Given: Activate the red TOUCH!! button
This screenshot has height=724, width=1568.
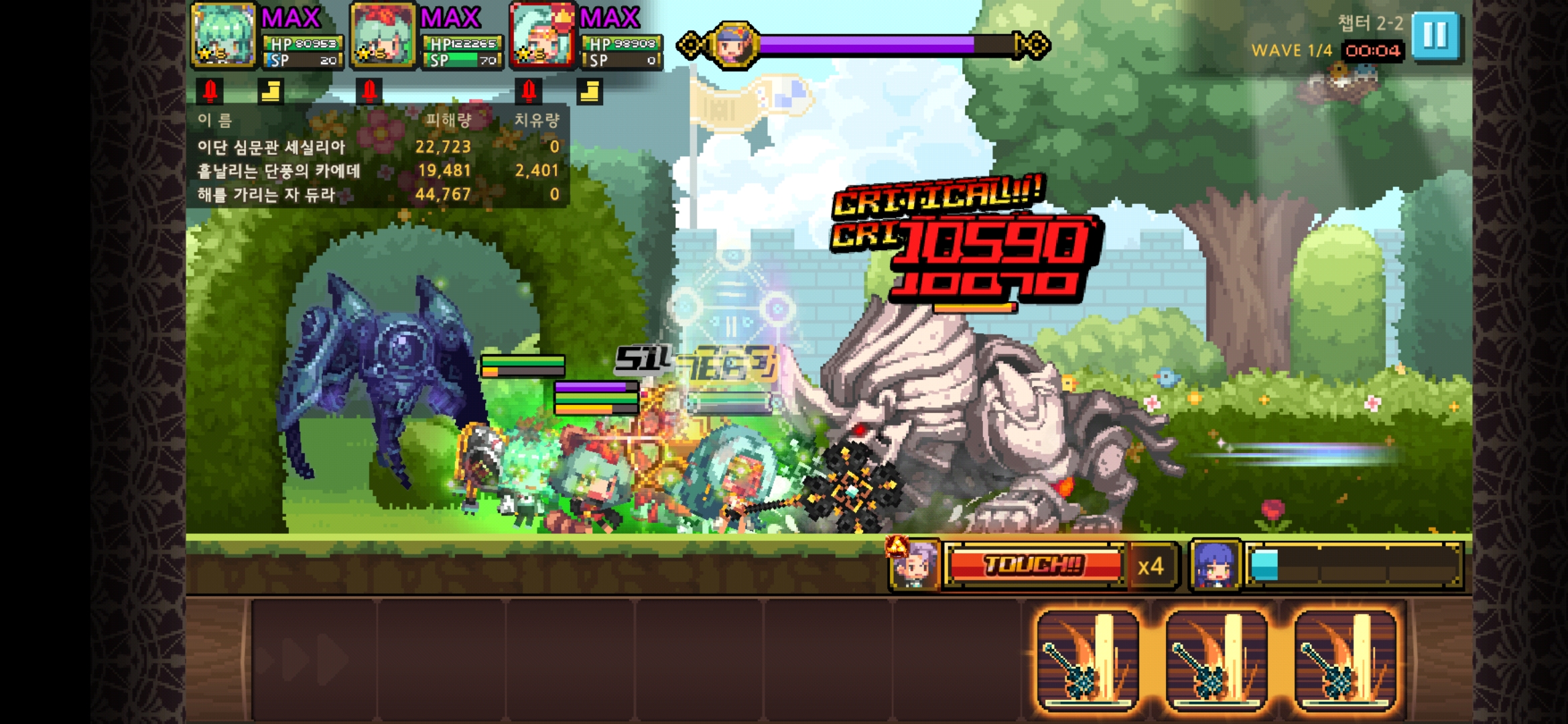Looking at the screenshot, I should 1034,565.
